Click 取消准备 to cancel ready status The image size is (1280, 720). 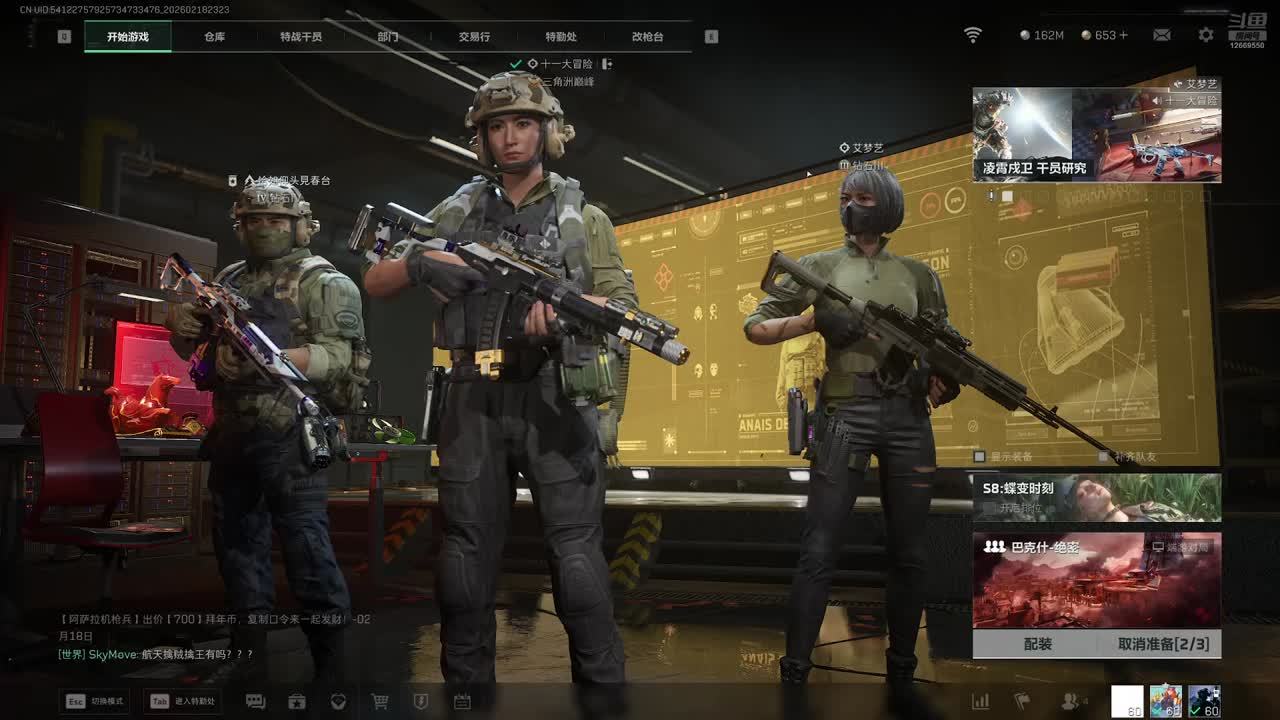[x=1163, y=644]
